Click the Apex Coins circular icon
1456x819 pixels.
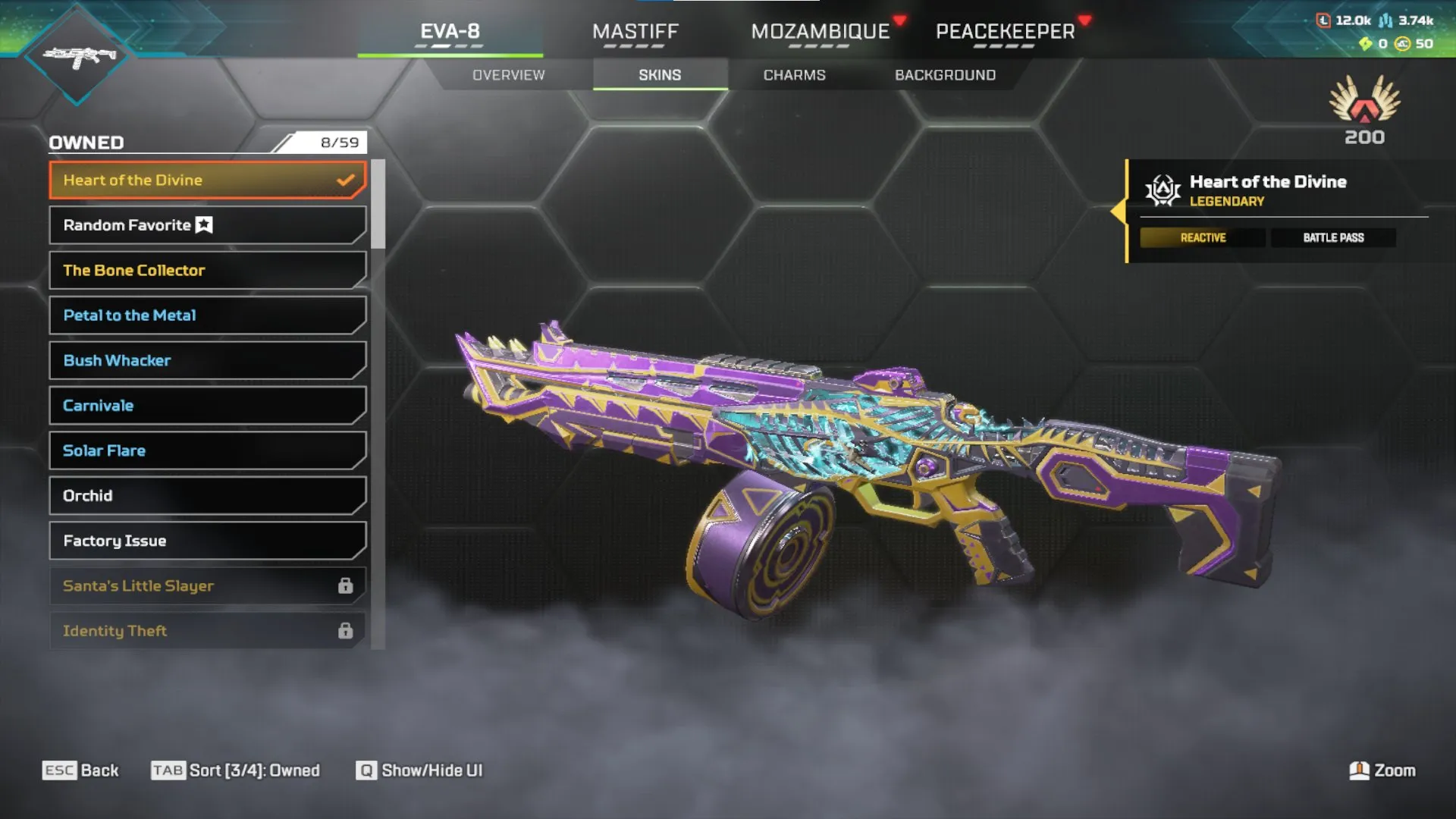click(1401, 44)
